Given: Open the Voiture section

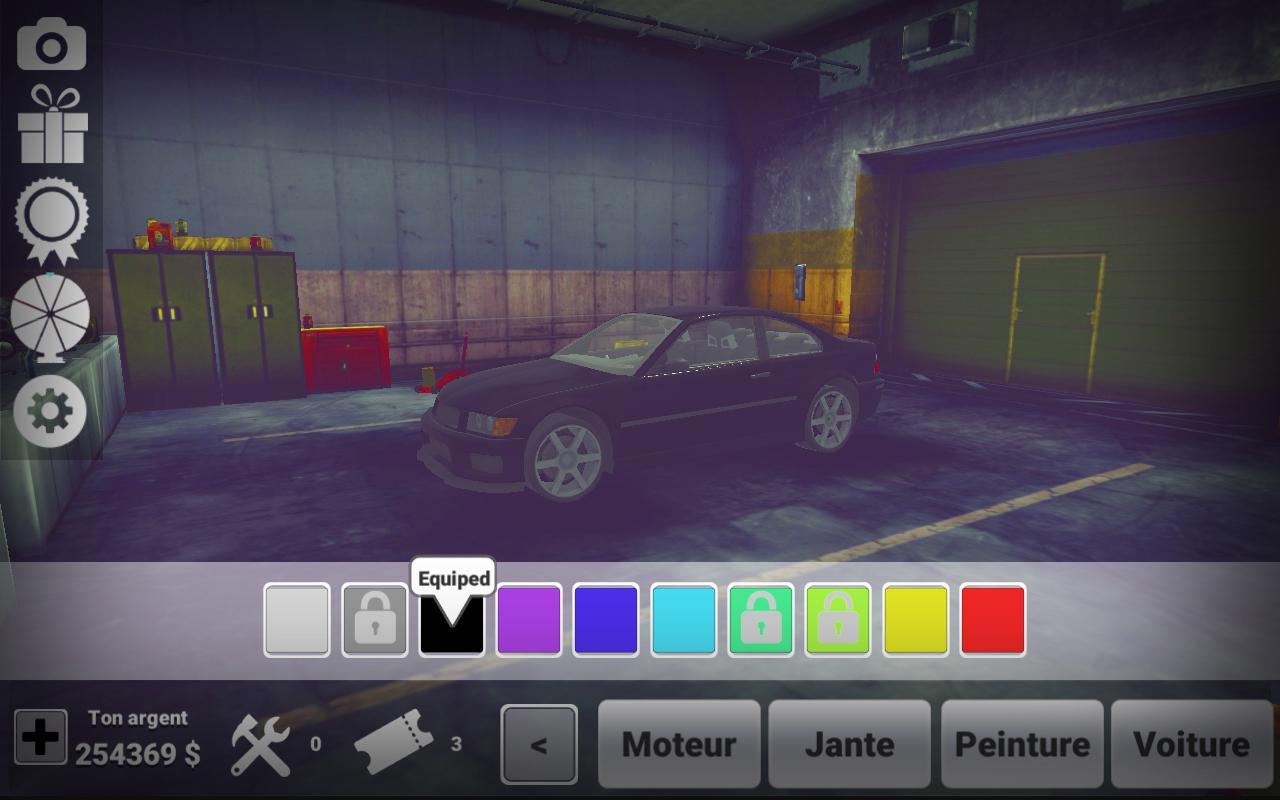Looking at the screenshot, I should pos(1192,744).
